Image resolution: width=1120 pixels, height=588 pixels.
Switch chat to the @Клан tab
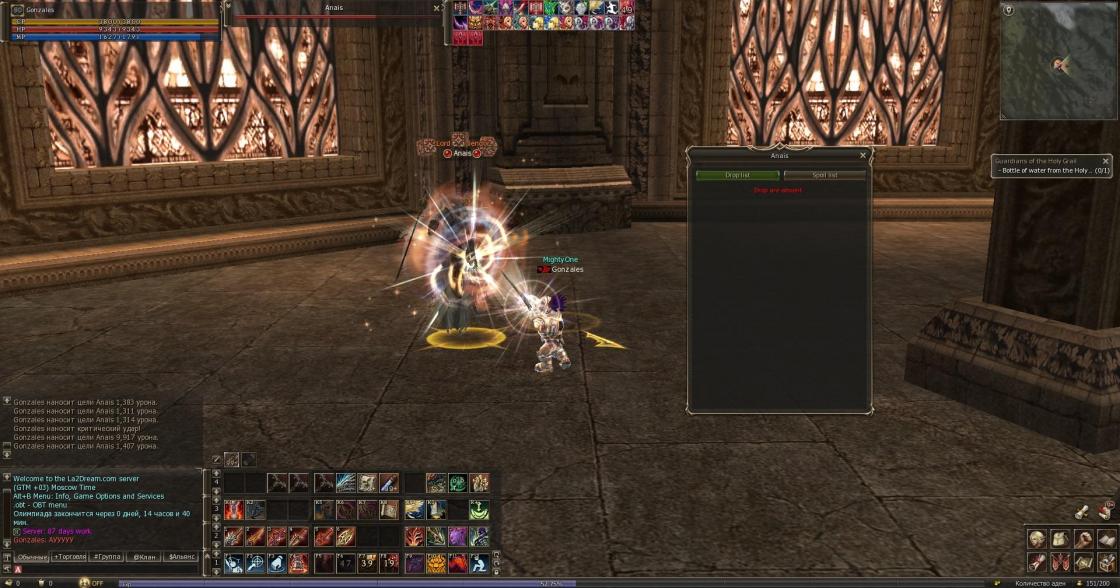[x=144, y=556]
